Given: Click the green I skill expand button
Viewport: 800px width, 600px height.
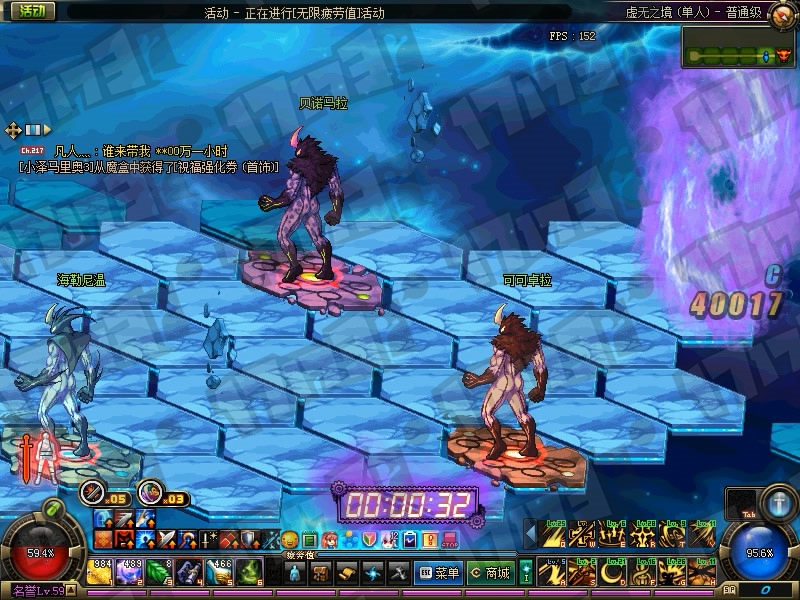Looking at the screenshot, I should [x=527, y=572].
